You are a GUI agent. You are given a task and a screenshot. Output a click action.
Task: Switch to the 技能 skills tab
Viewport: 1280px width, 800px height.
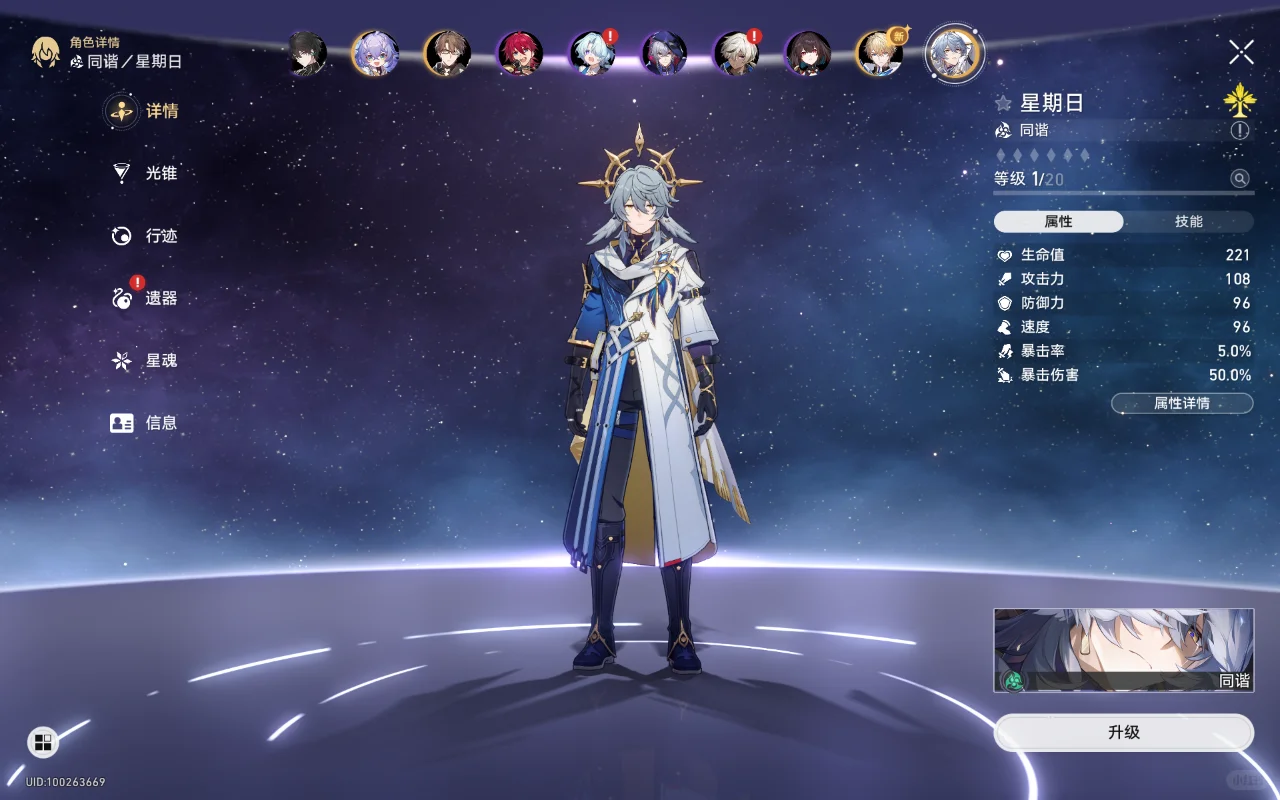(x=1188, y=222)
